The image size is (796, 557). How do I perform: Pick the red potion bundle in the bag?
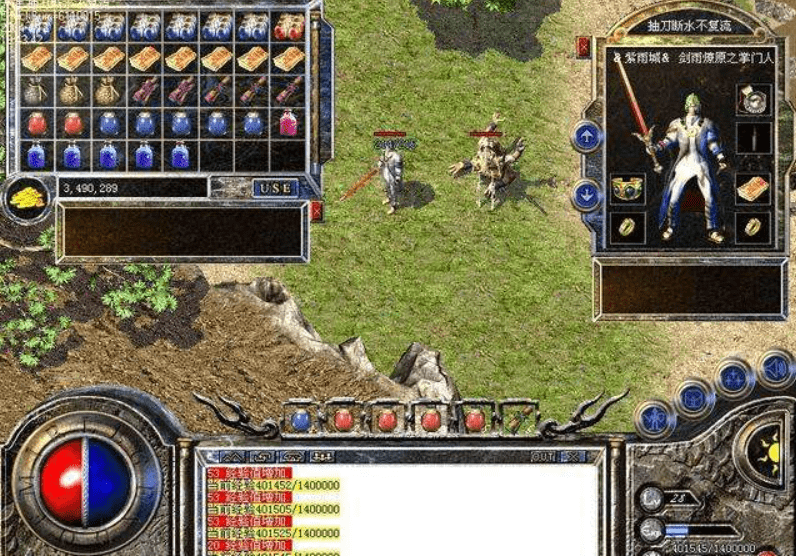click(288, 27)
